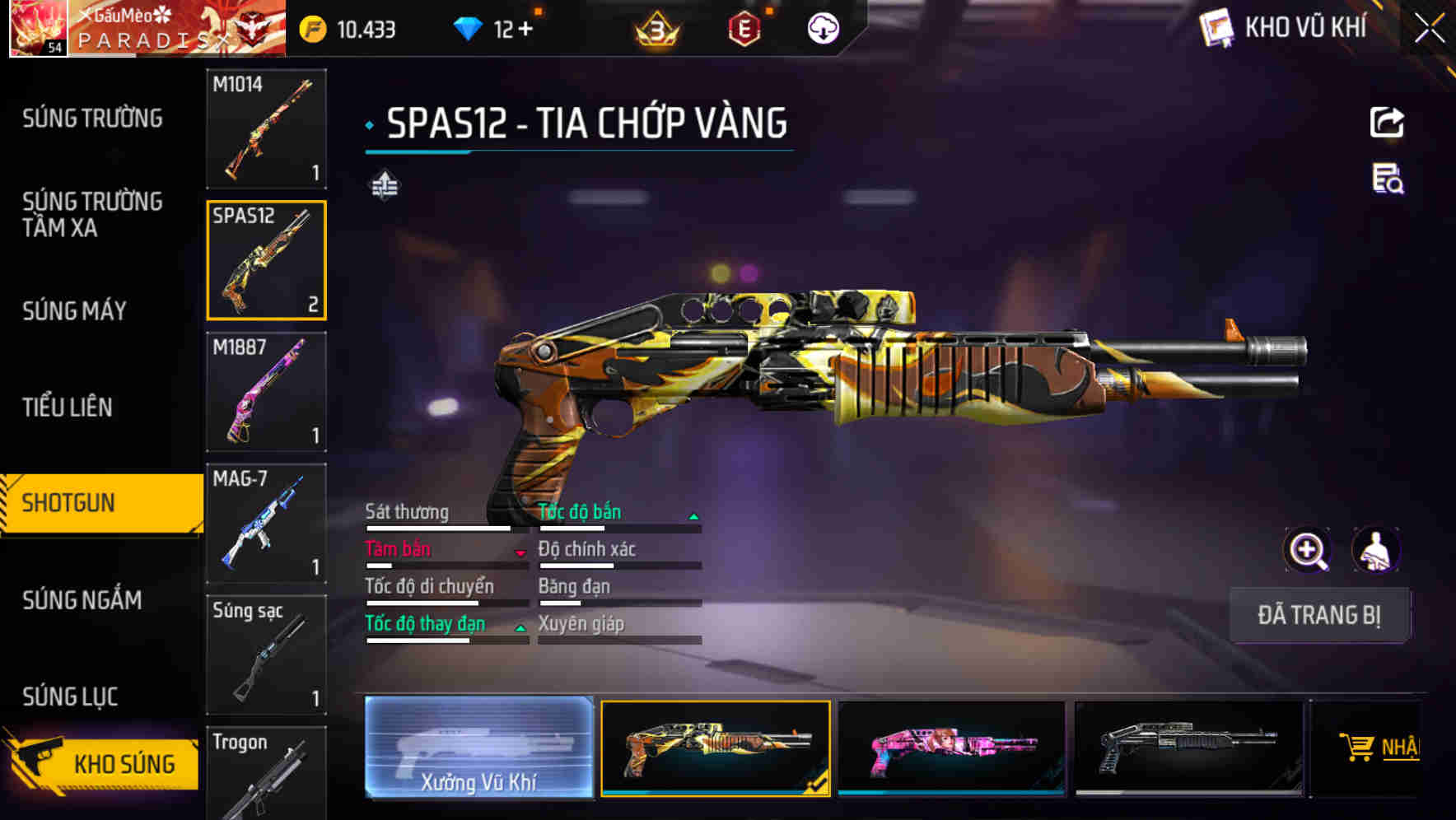
Task: Open the Súng Máy weapon category
Action: point(74,311)
